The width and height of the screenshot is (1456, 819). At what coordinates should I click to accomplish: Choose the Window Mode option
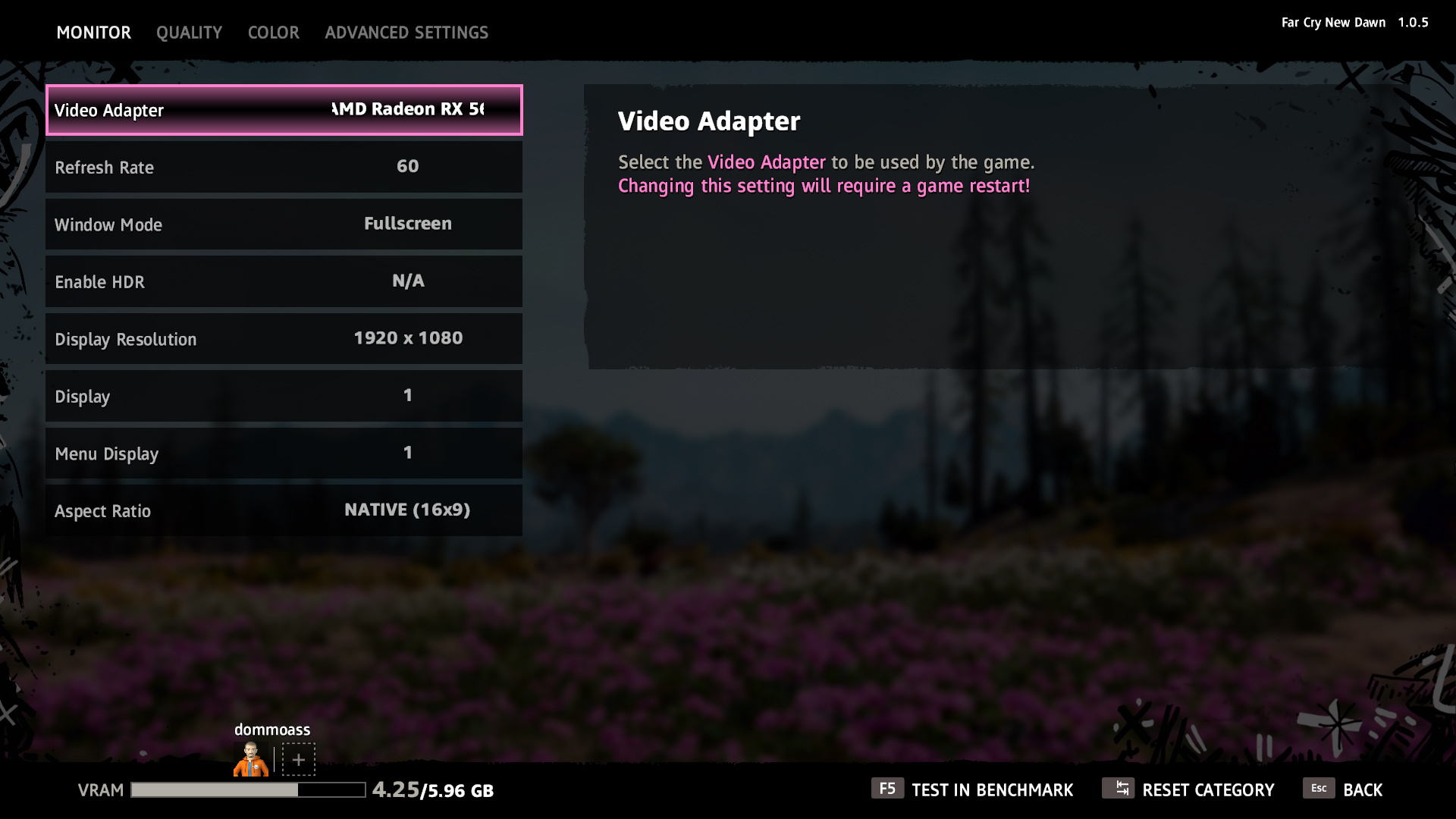pyautogui.click(x=284, y=224)
